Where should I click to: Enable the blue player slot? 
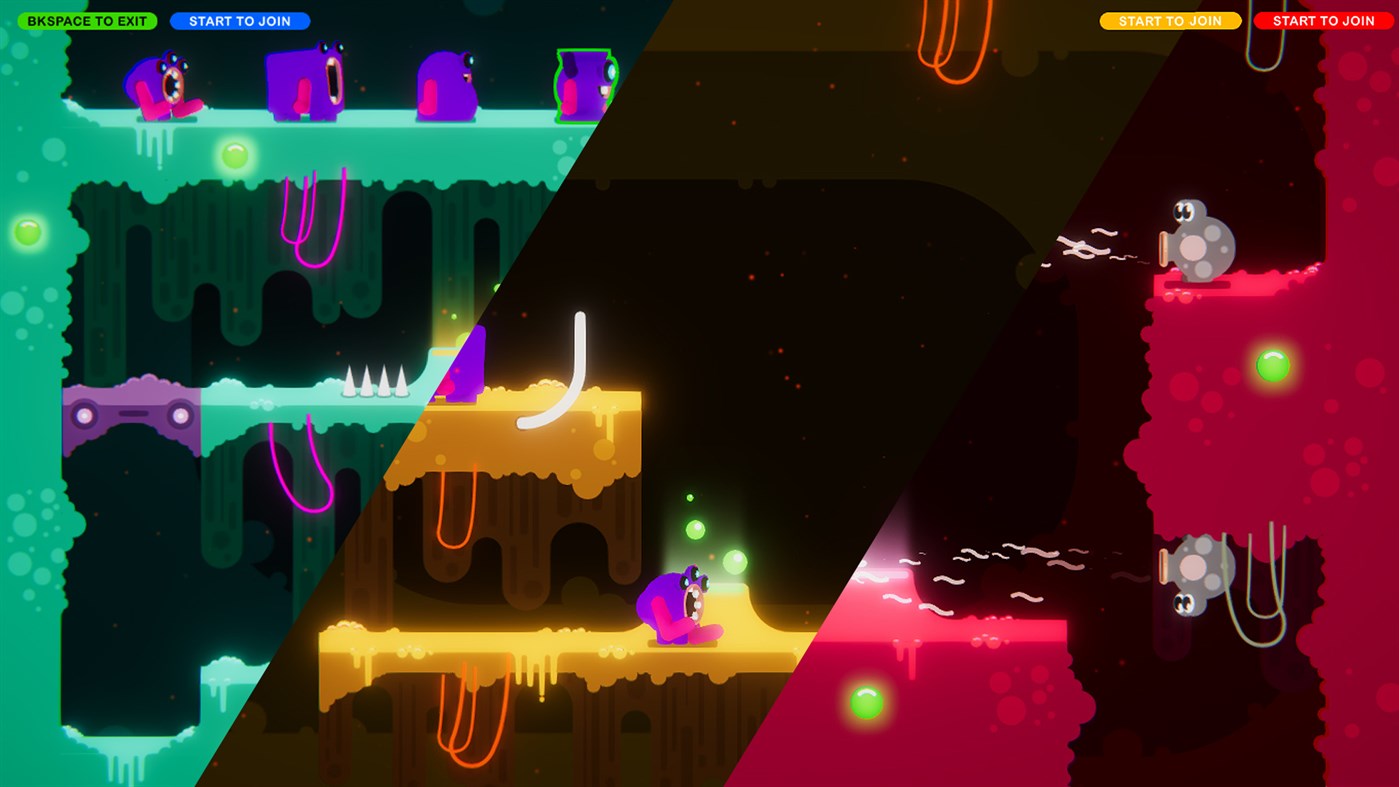click(x=240, y=20)
